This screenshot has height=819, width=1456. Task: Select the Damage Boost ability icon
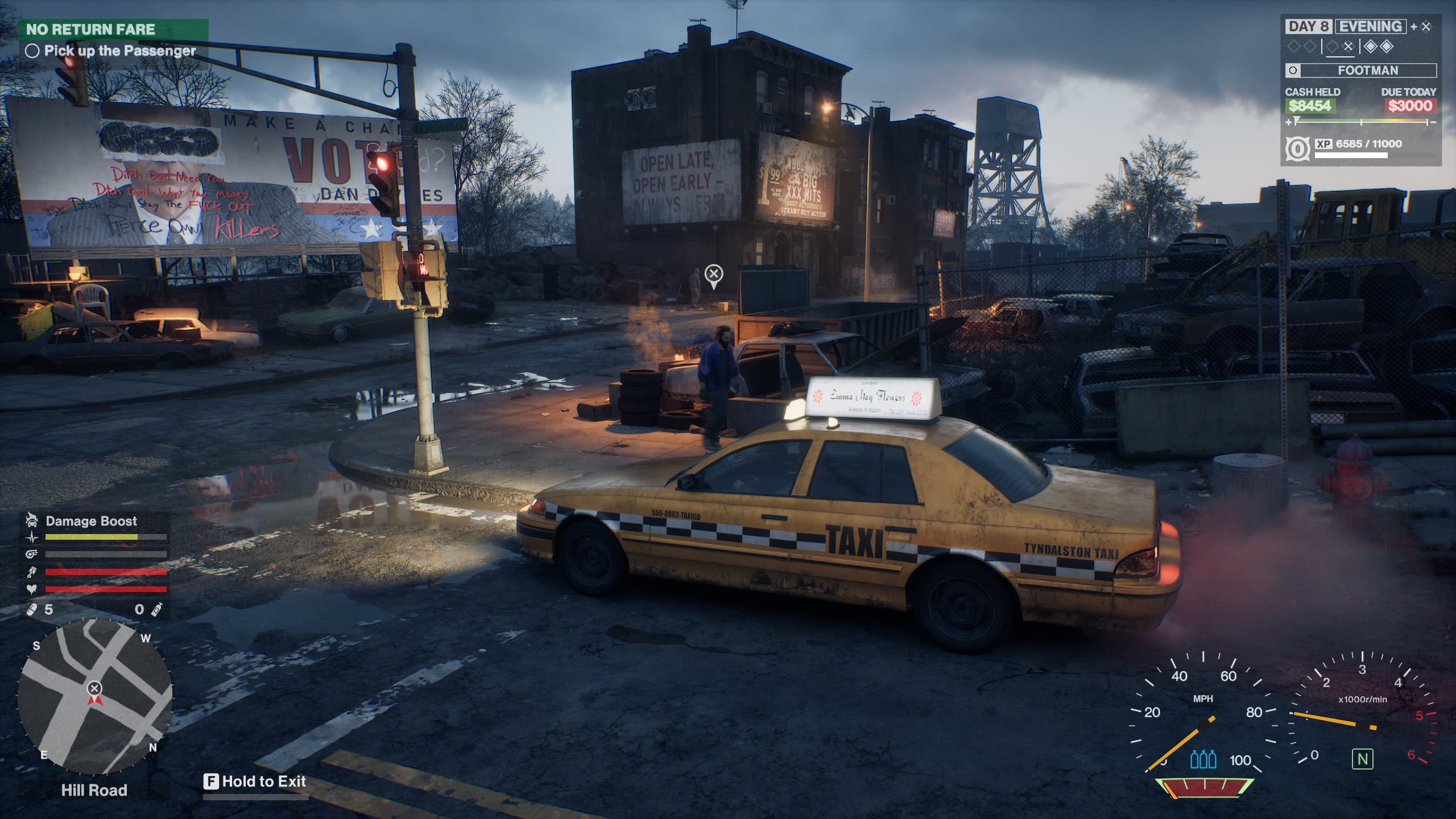[x=32, y=520]
